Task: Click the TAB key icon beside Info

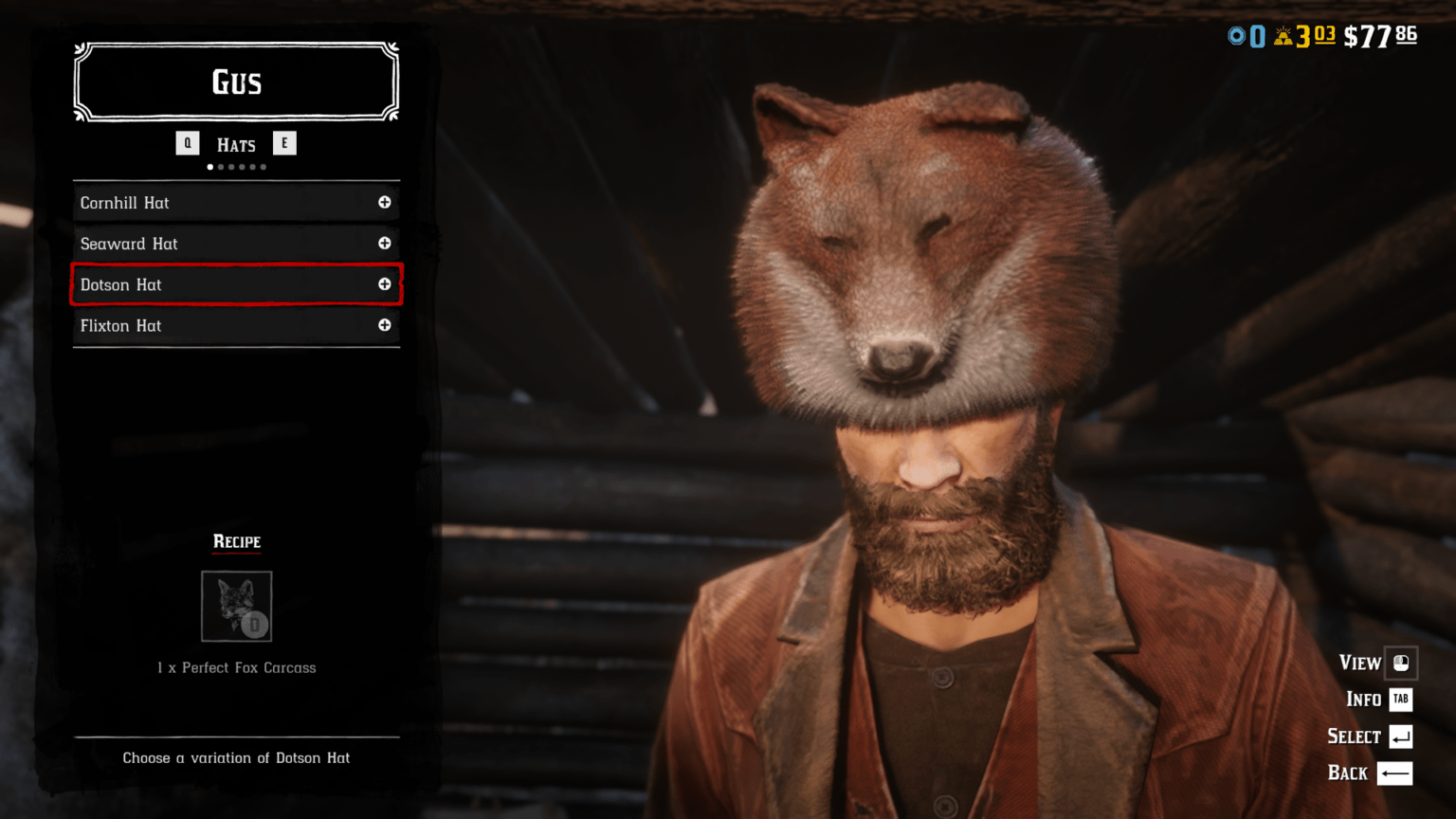Action: pos(1401,700)
